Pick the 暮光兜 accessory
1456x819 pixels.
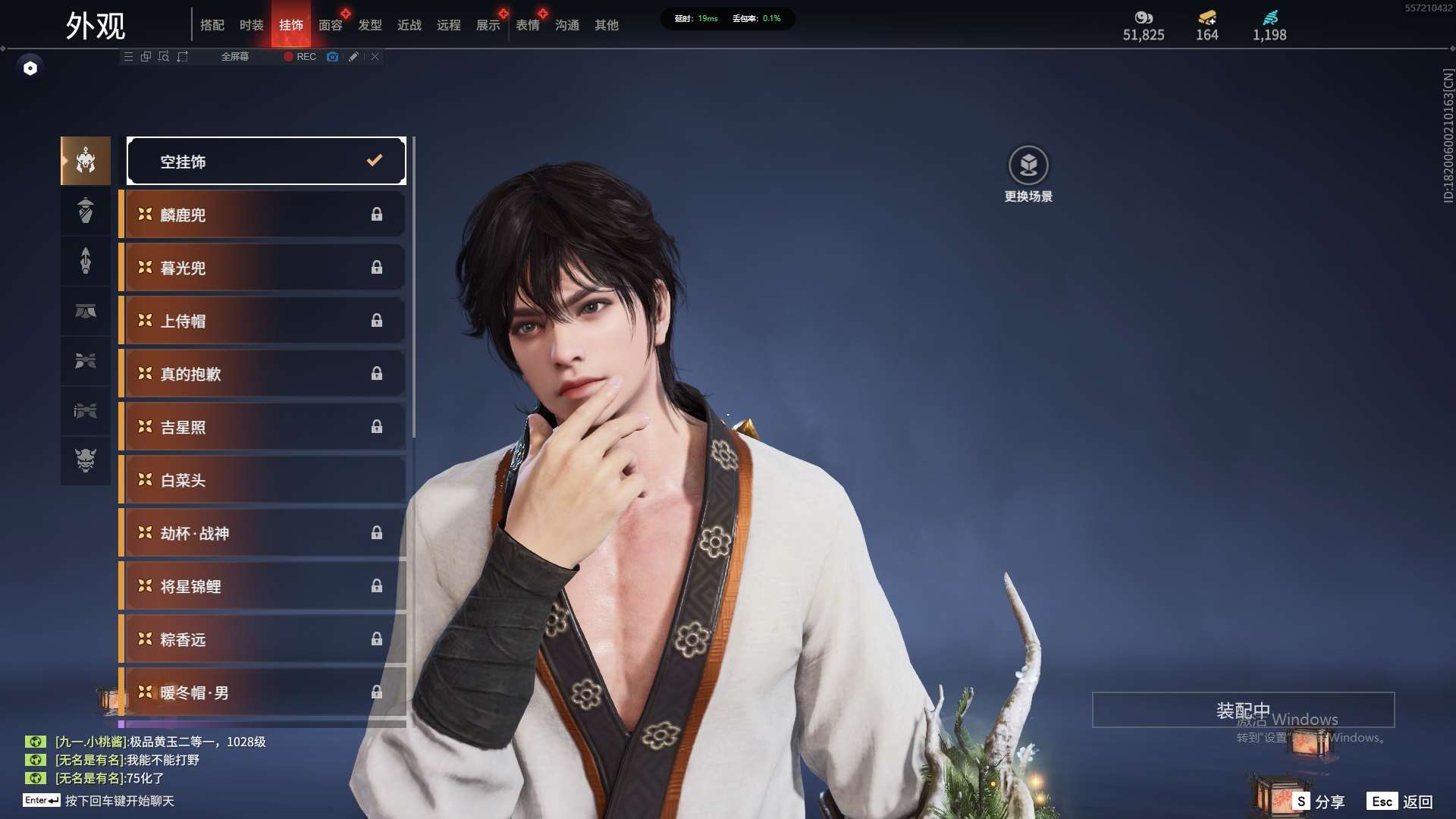tap(263, 268)
